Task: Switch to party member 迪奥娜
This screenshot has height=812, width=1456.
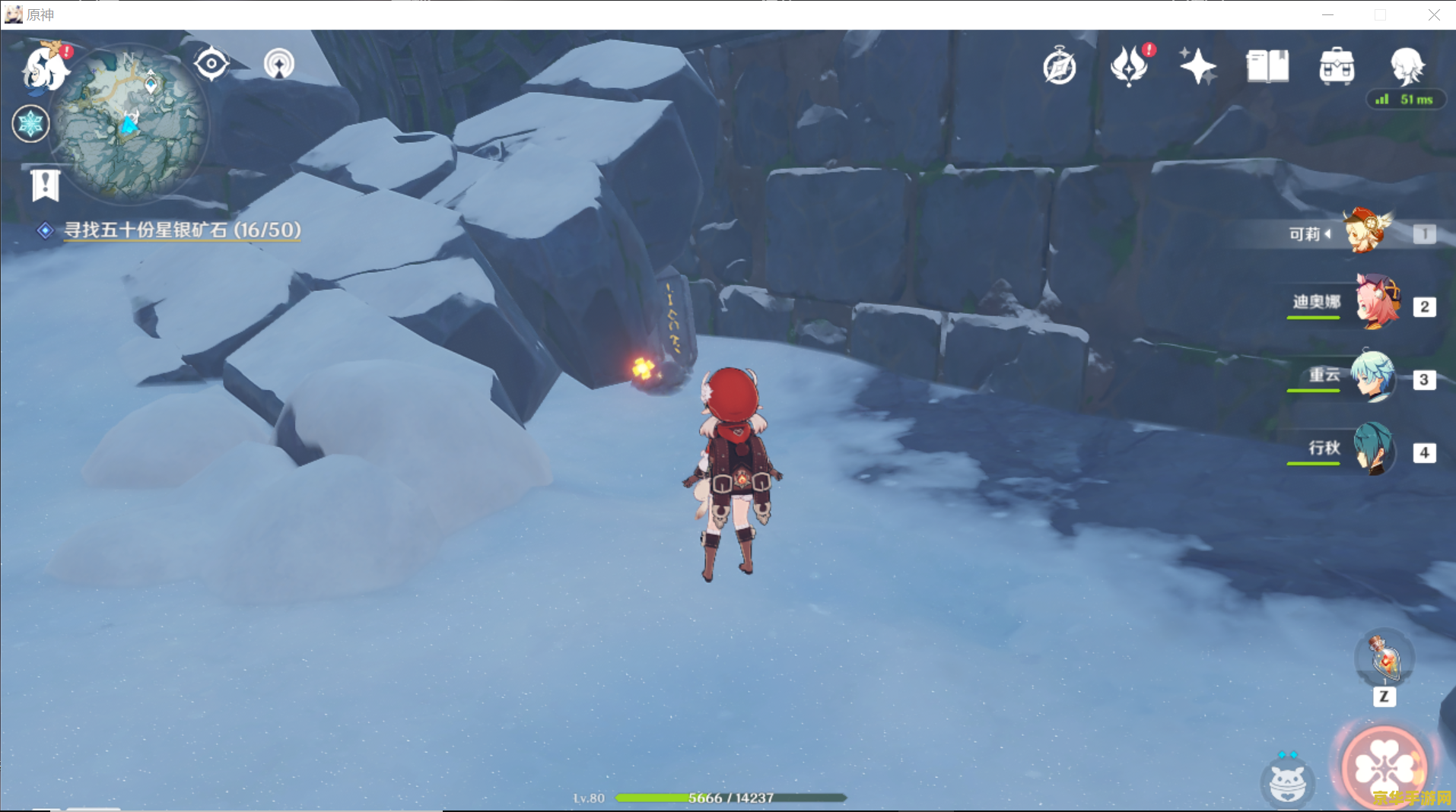Action: 1377,303
